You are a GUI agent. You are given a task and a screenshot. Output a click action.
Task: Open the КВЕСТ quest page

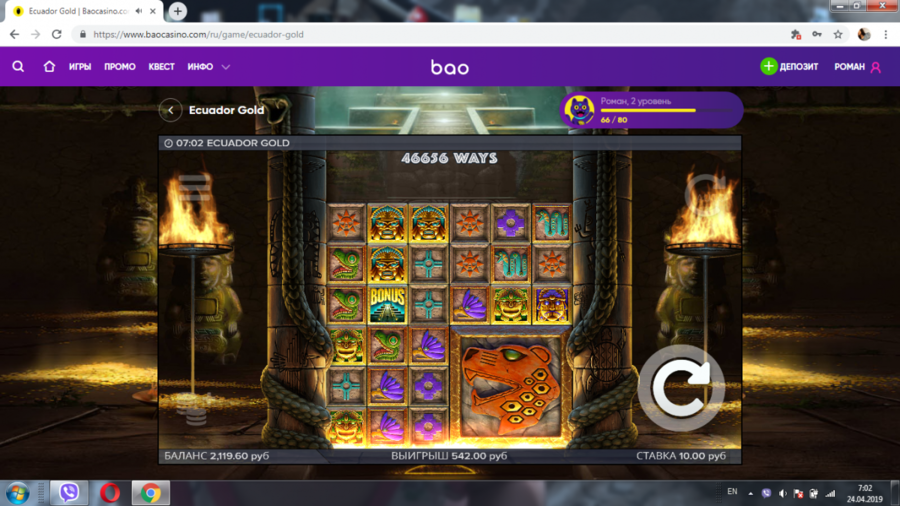(161, 67)
